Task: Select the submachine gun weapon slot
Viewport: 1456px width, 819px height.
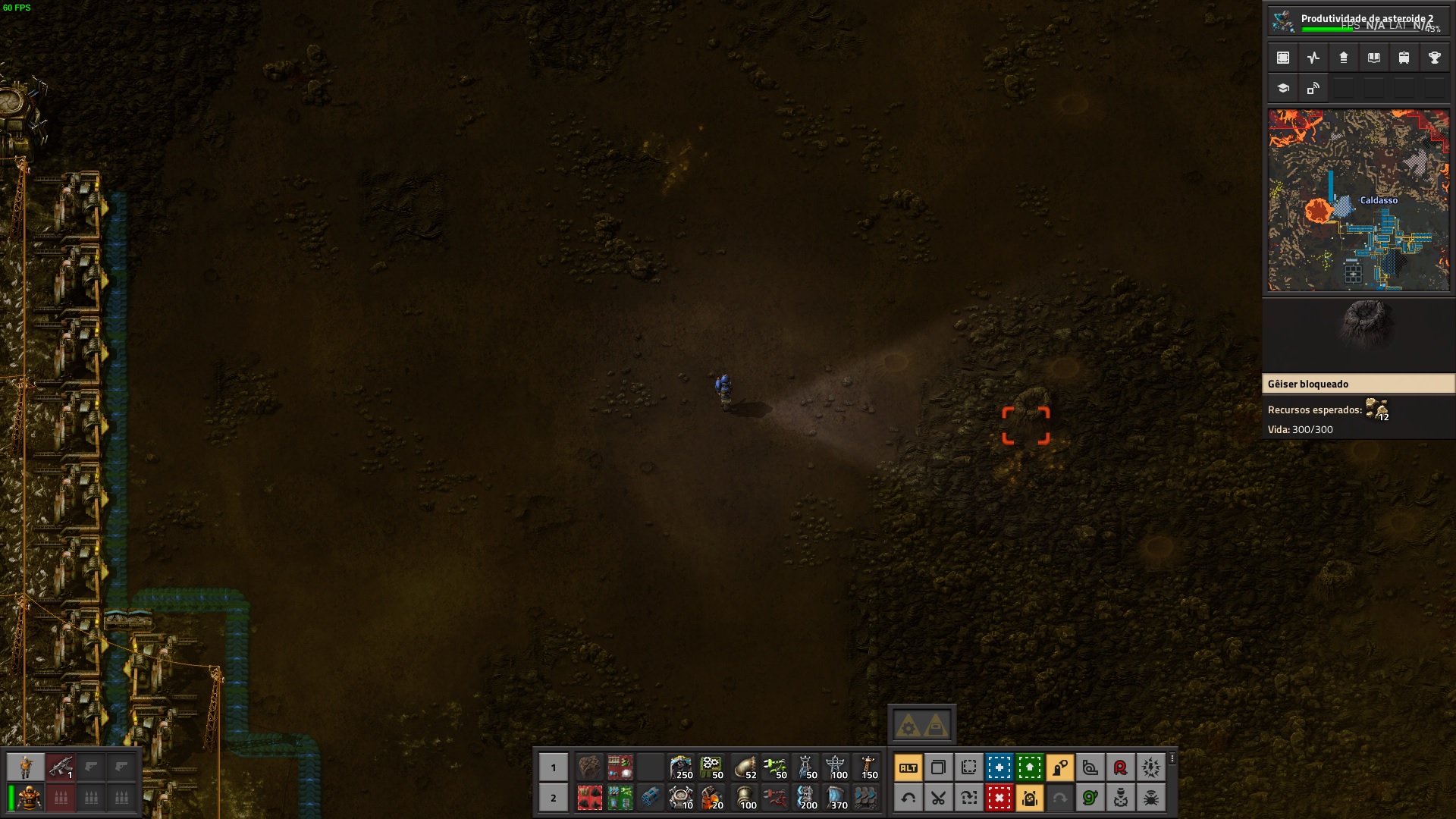Action: pyautogui.click(x=61, y=767)
